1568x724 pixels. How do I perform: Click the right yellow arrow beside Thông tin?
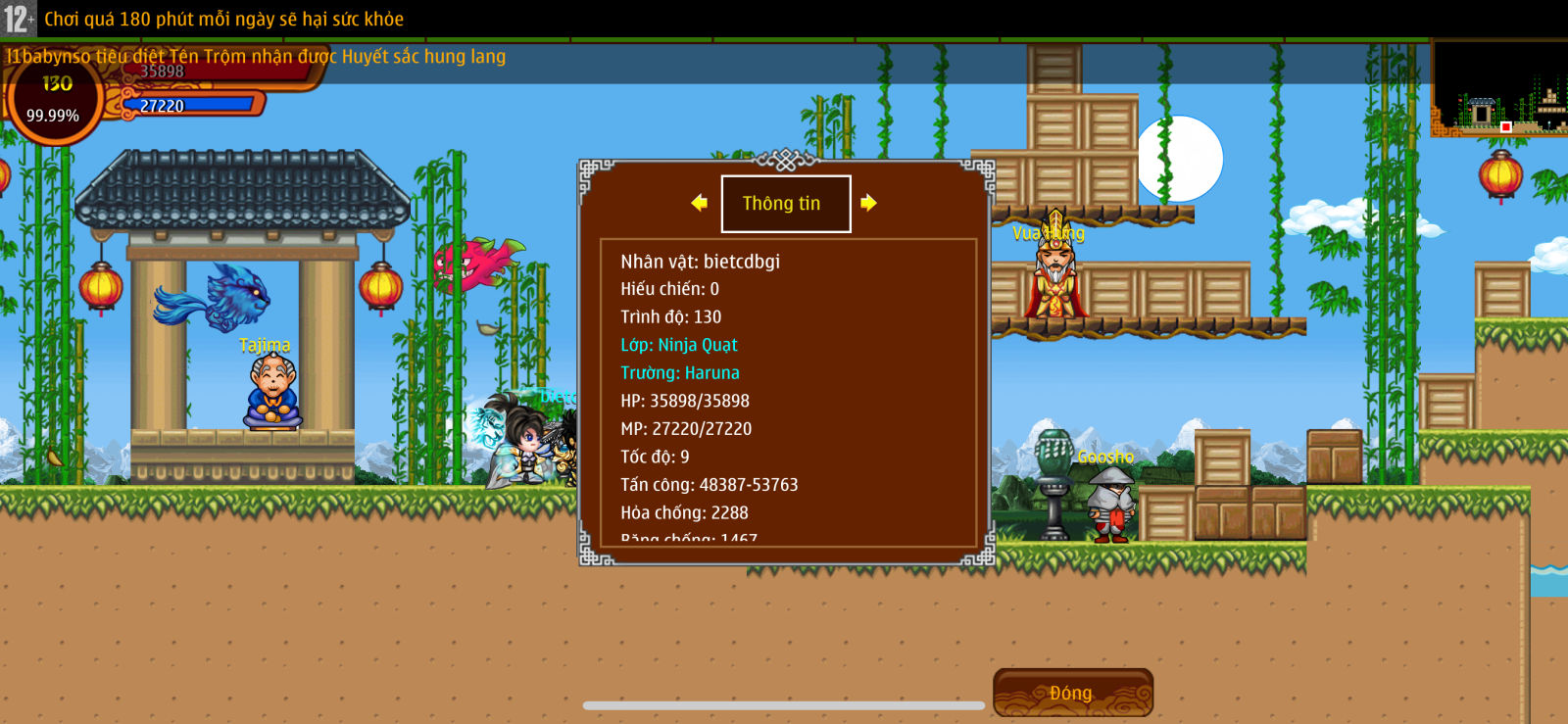pos(868,203)
